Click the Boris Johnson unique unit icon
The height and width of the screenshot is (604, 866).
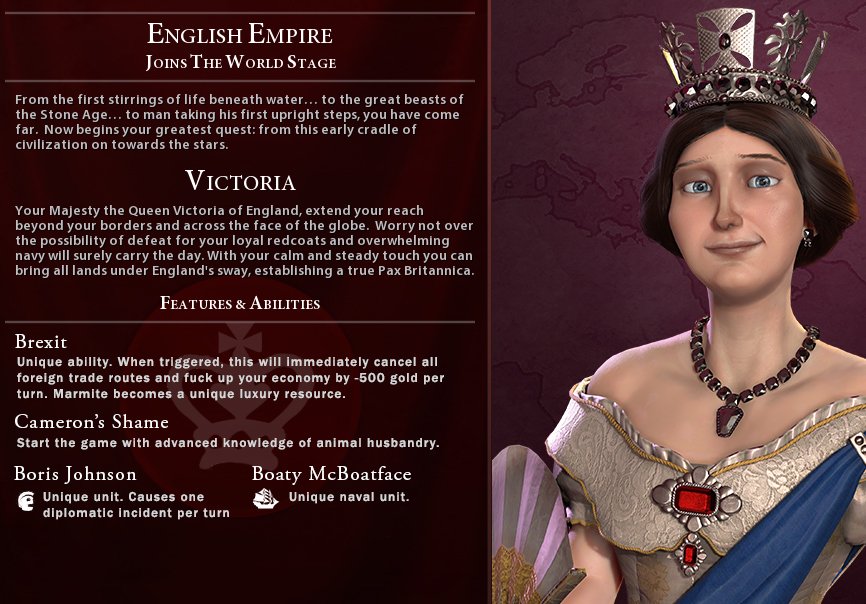click(26, 501)
